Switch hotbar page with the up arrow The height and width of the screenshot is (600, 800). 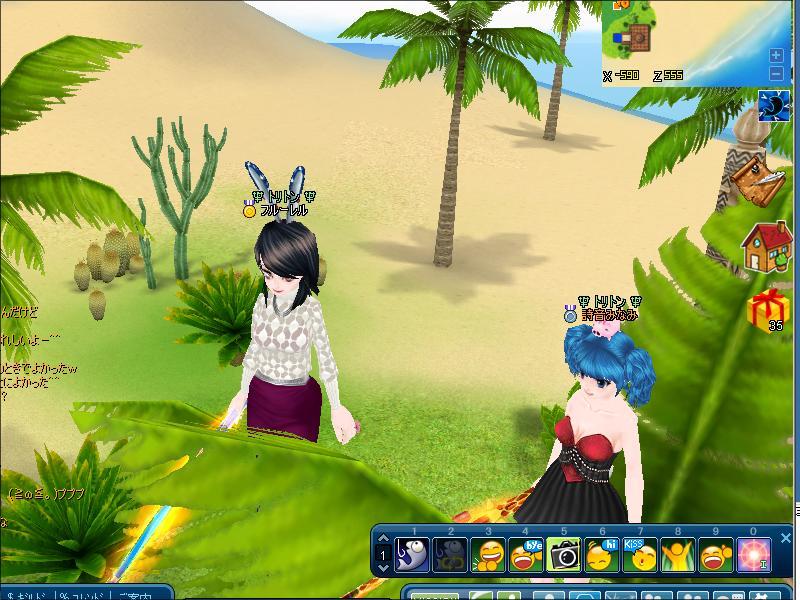point(384,539)
